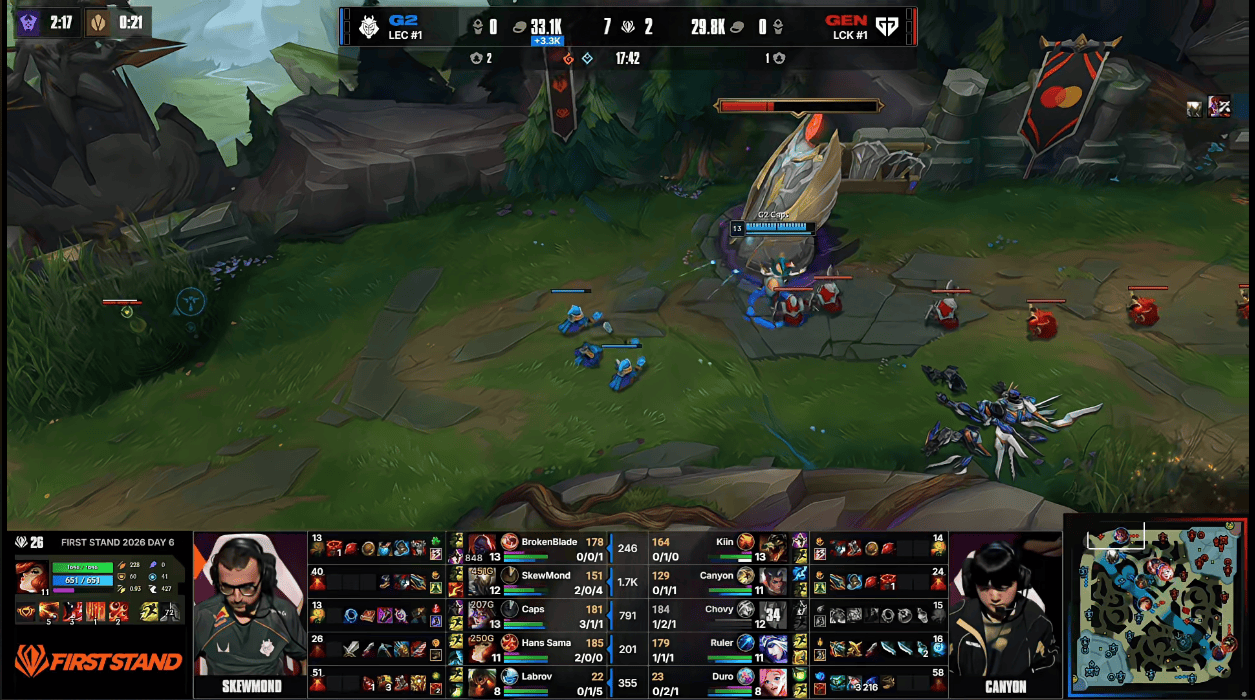Click the Flash summoner spell icon
1255x700 pixels.
pyautogui.click(x=147, y=611)
